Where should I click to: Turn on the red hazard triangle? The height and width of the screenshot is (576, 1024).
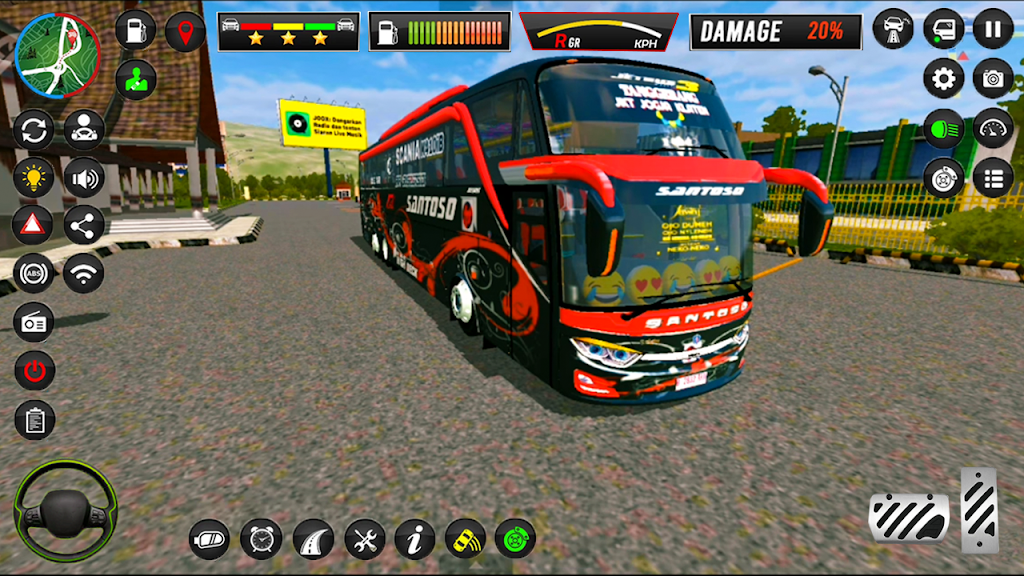(x=33, y=225)
